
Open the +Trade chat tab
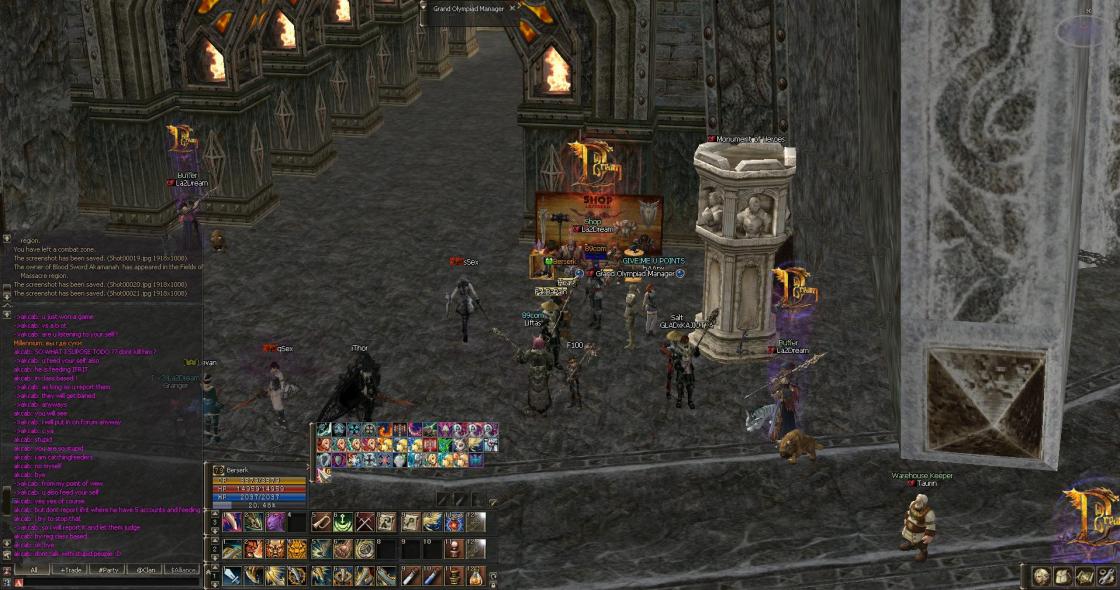70,569
